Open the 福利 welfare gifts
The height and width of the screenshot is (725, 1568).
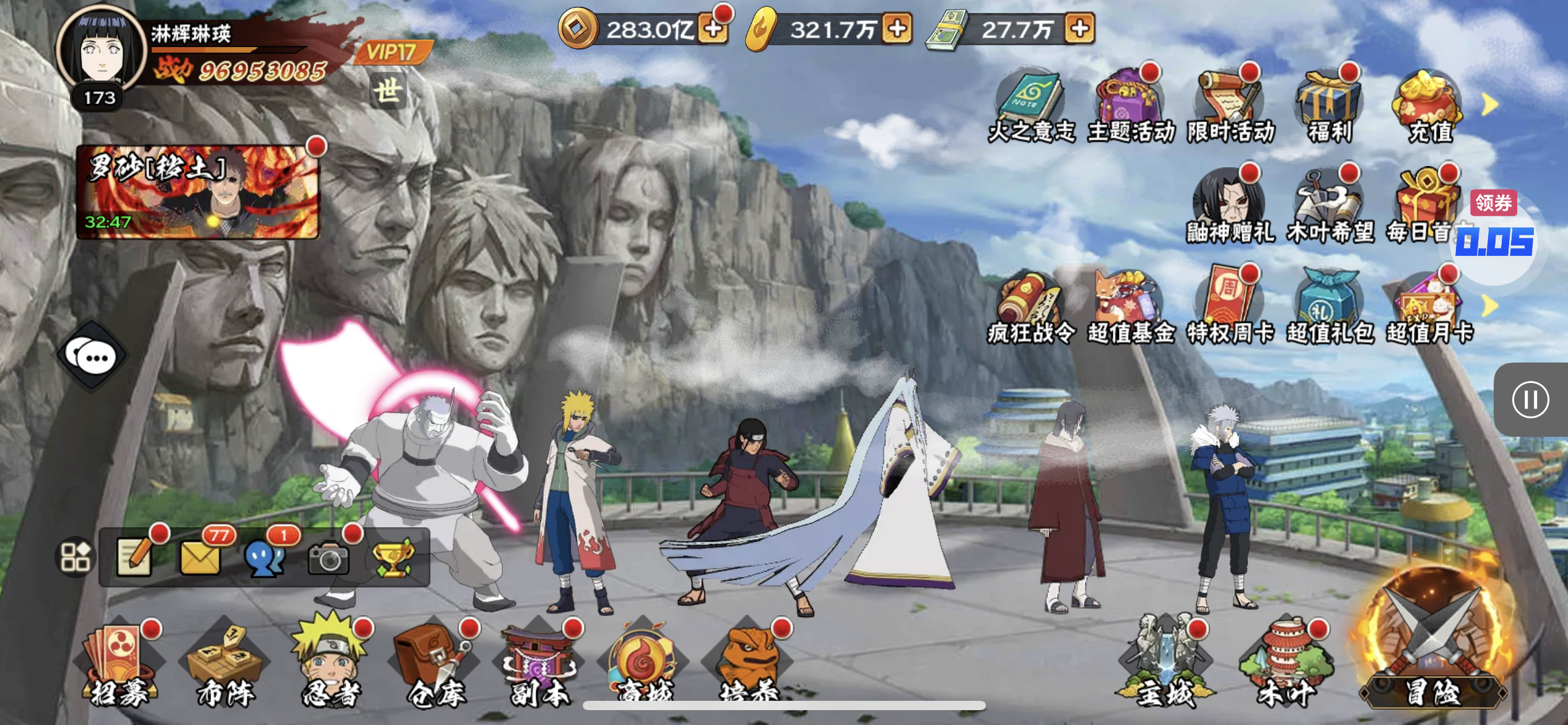pyautogui.click(x=1330, y=107)
